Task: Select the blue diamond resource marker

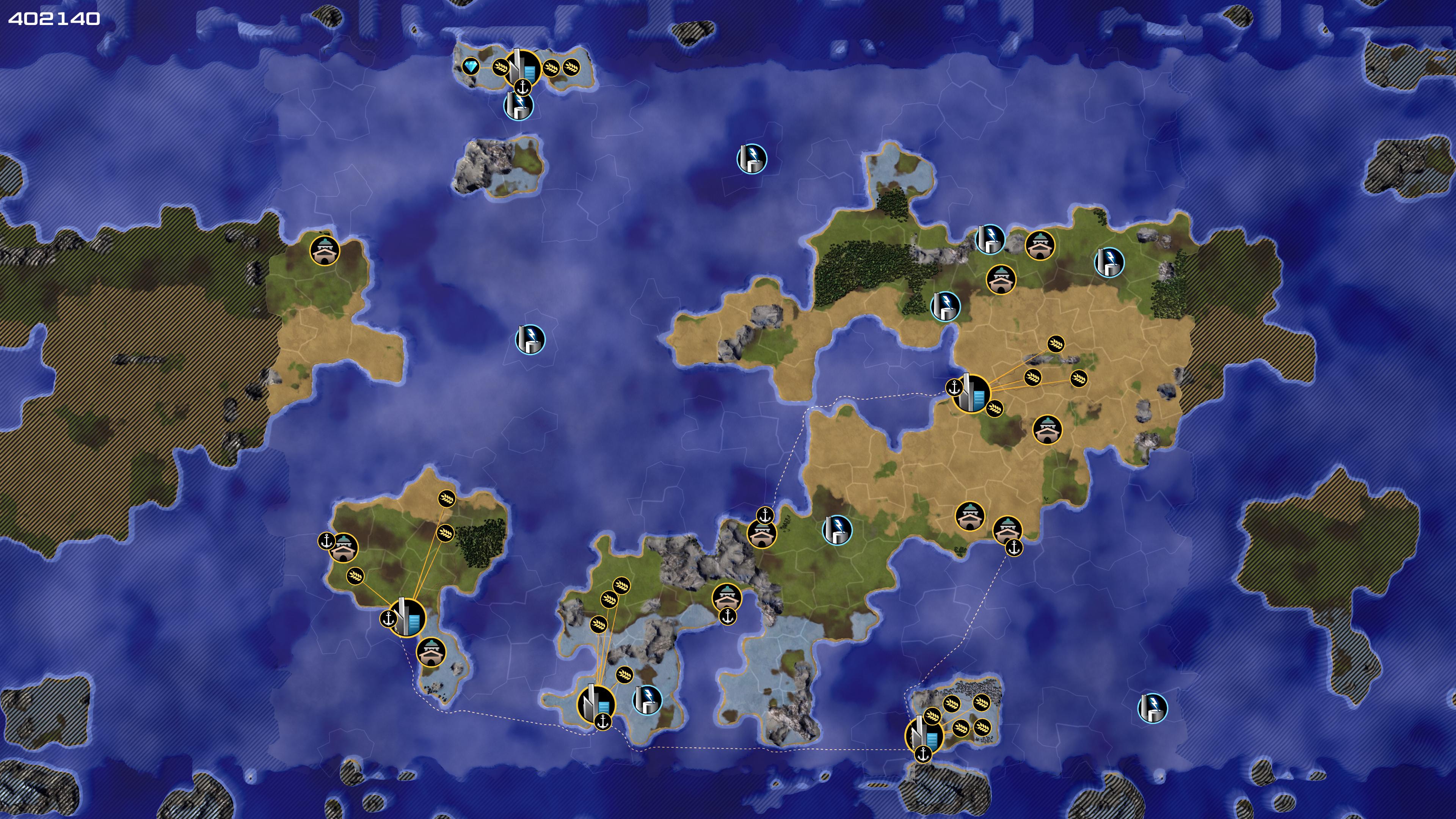Action: click(x=470, y=67)
